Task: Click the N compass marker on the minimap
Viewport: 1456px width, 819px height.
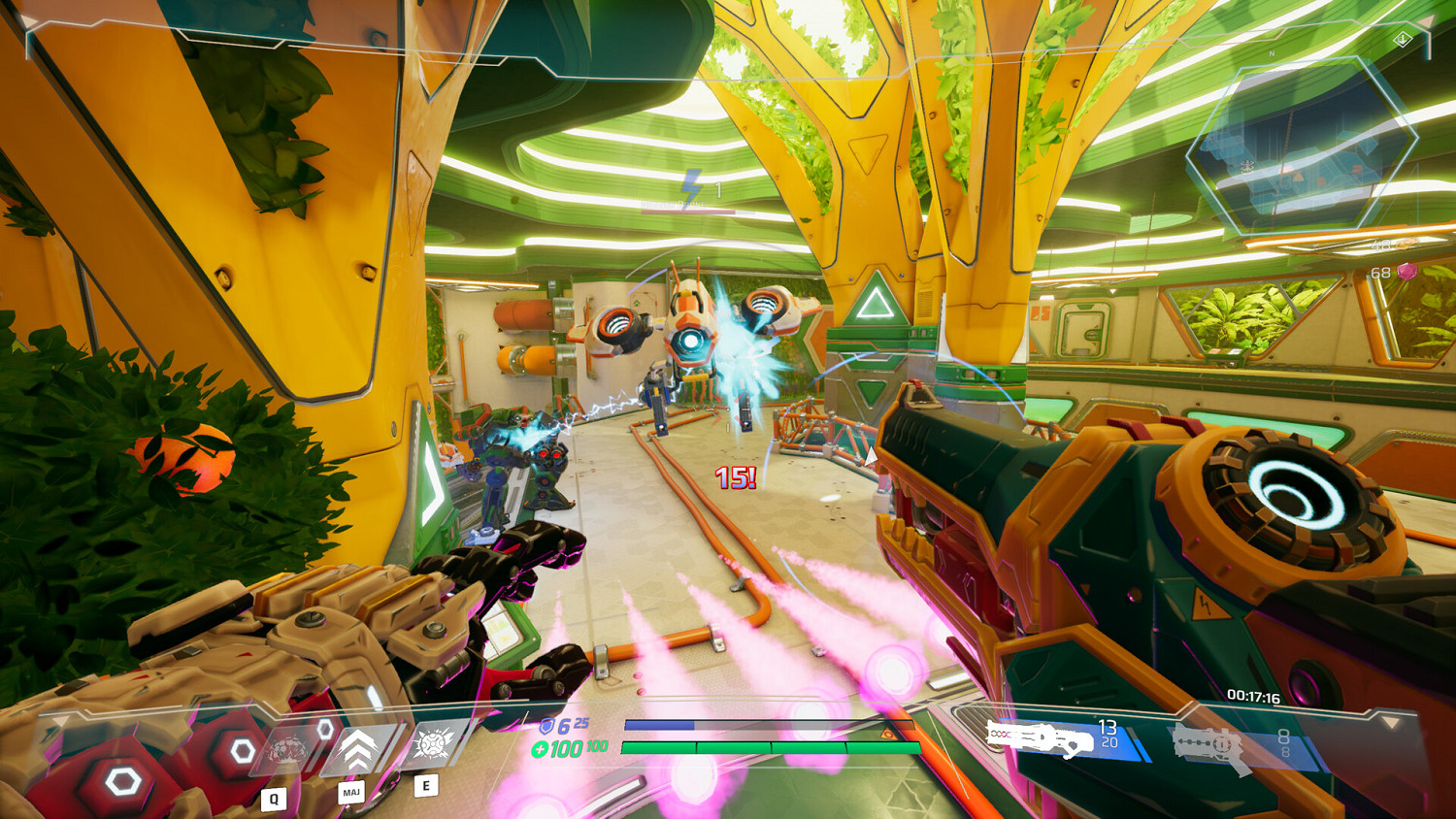Action: (x=1272, y=53)
